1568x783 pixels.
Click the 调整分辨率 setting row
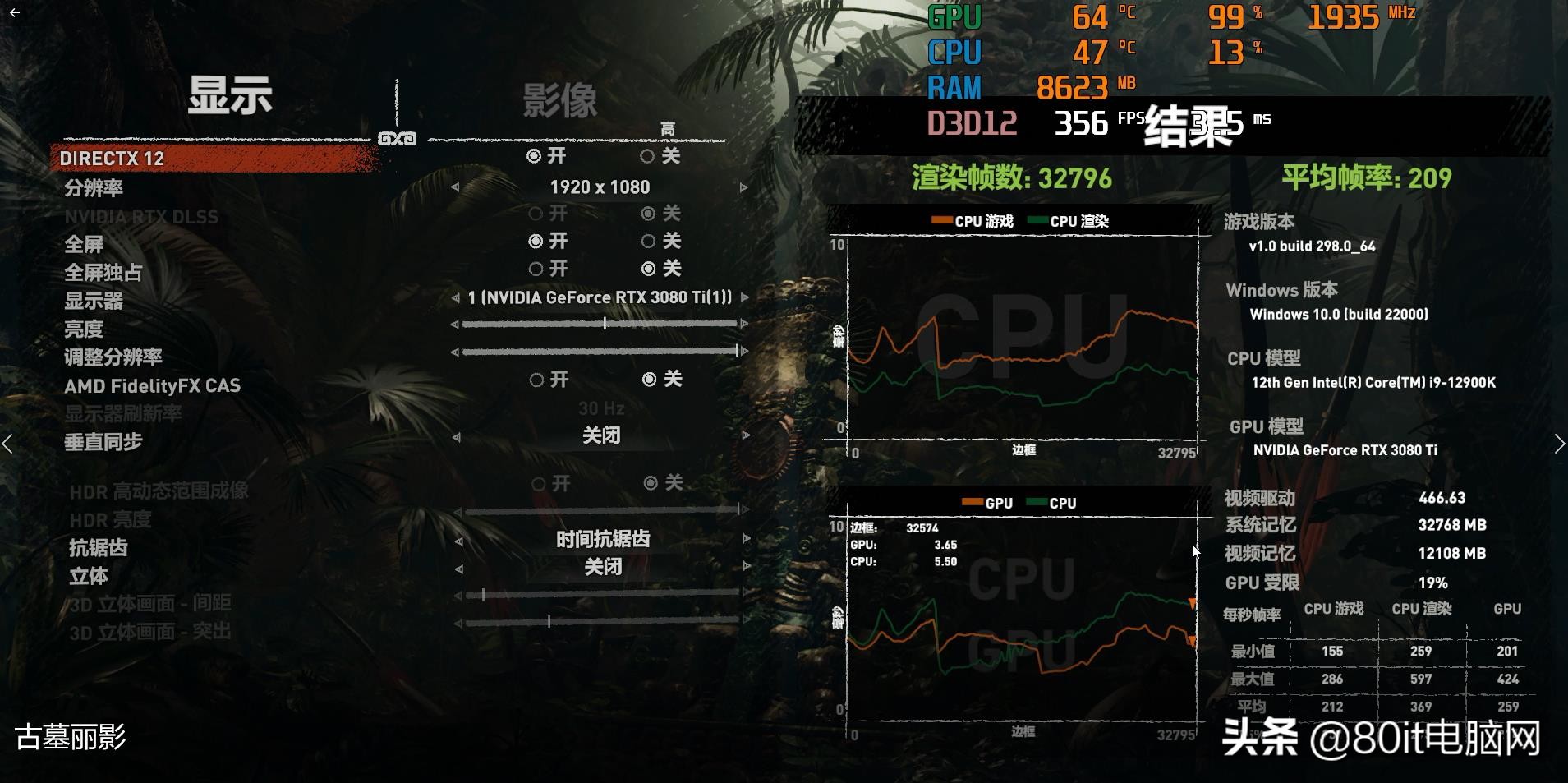(113, 357)
